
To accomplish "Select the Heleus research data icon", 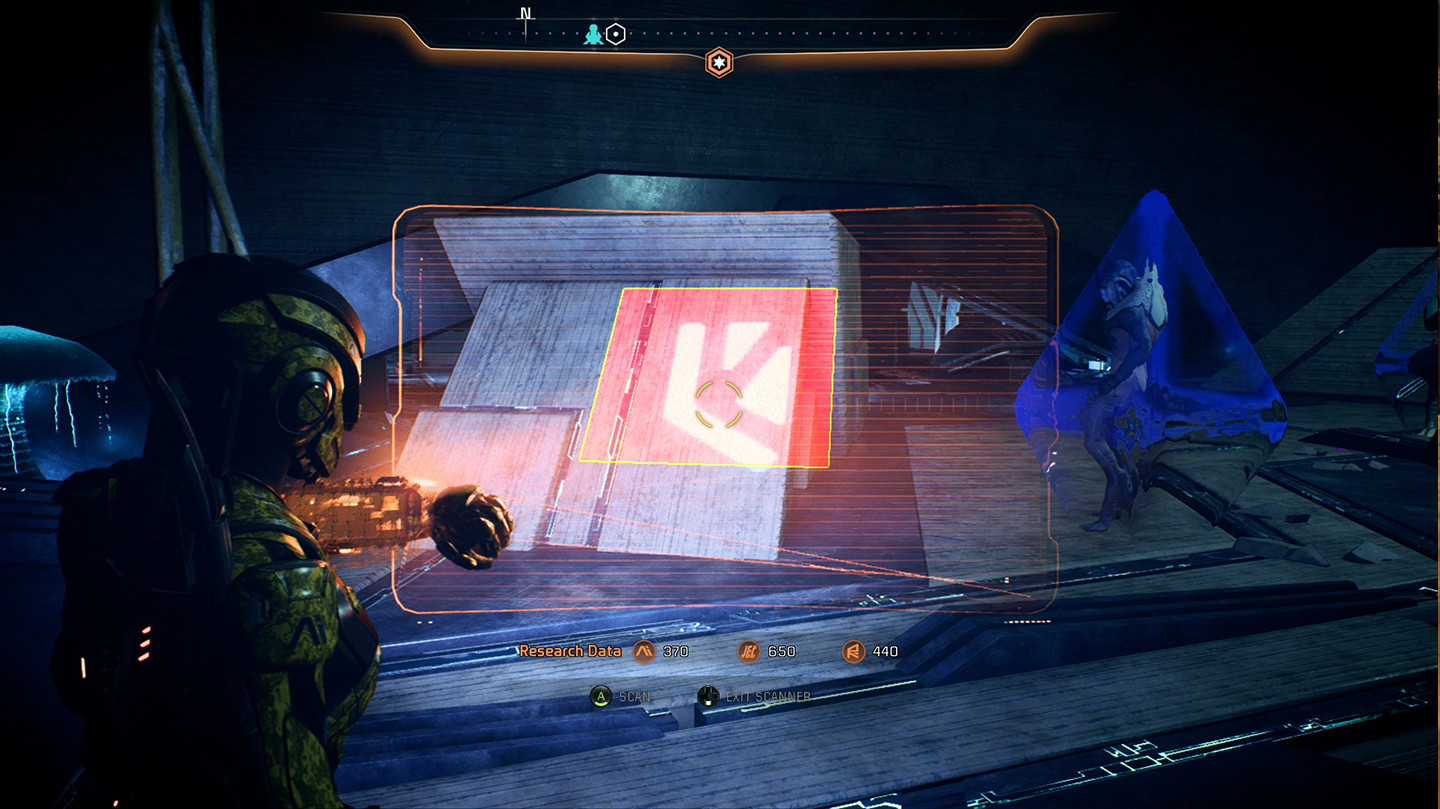I will pyautogui.click(x=749, y=651).
